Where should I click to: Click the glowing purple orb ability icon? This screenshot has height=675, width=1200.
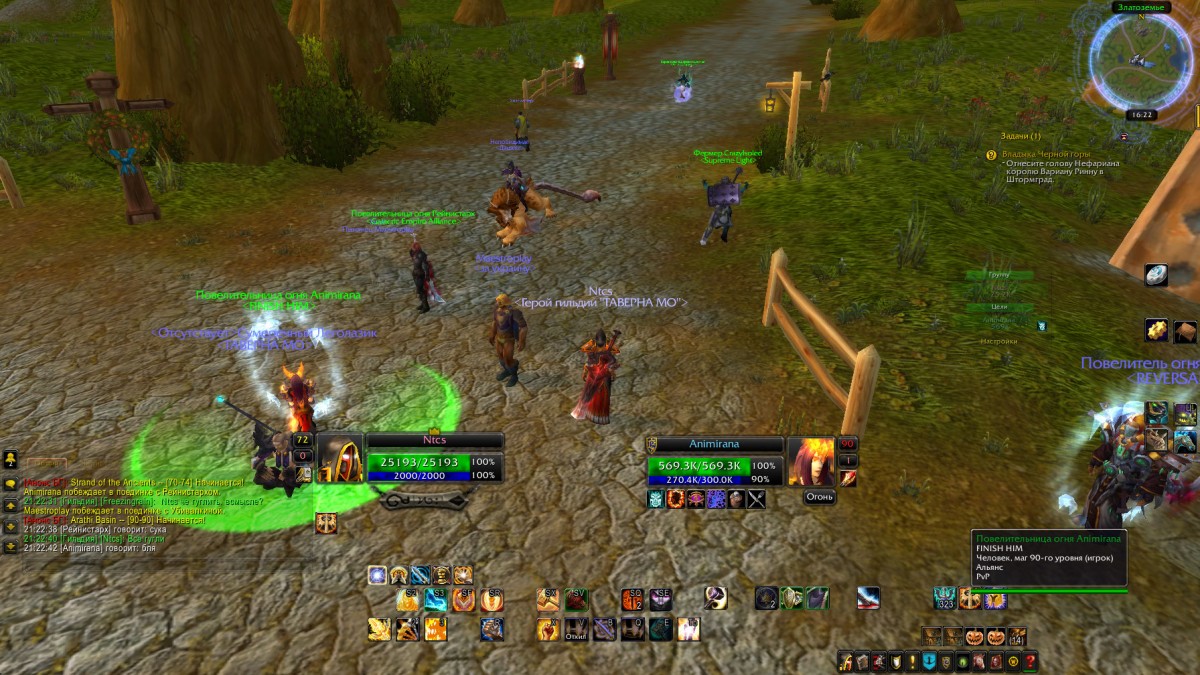pos(377,575)
